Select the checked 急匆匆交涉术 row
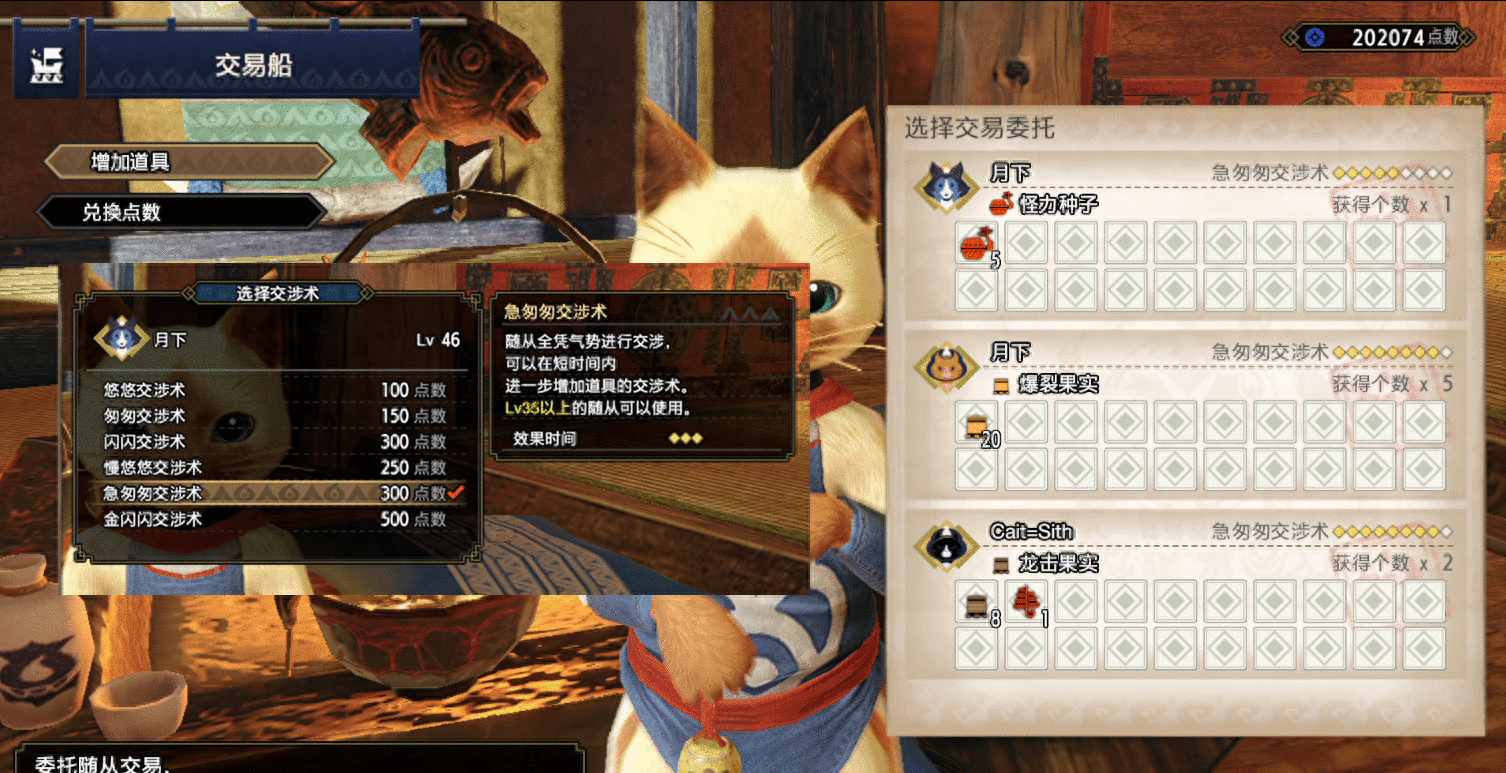The image size is (1506, 773). click(273, 494)
